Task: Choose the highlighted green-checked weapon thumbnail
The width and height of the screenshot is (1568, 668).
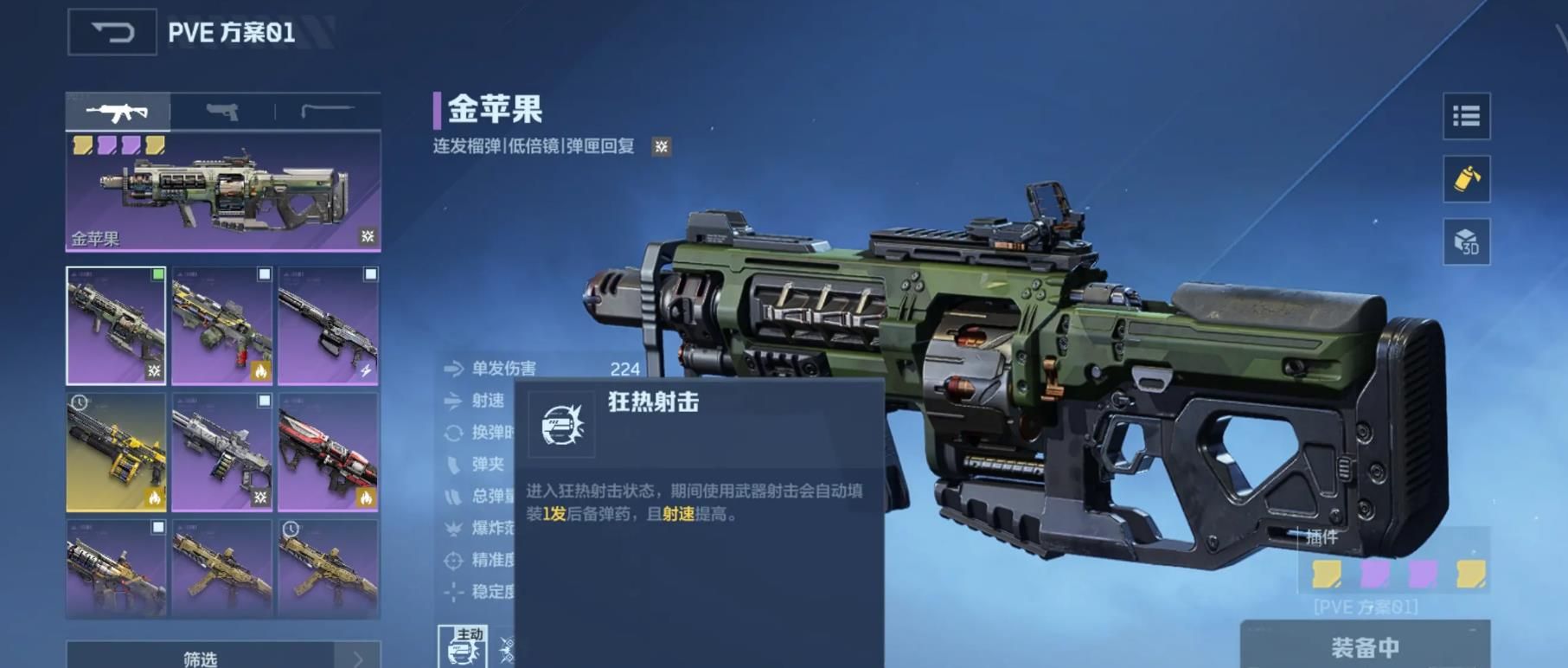Action: tap(116, 325)
